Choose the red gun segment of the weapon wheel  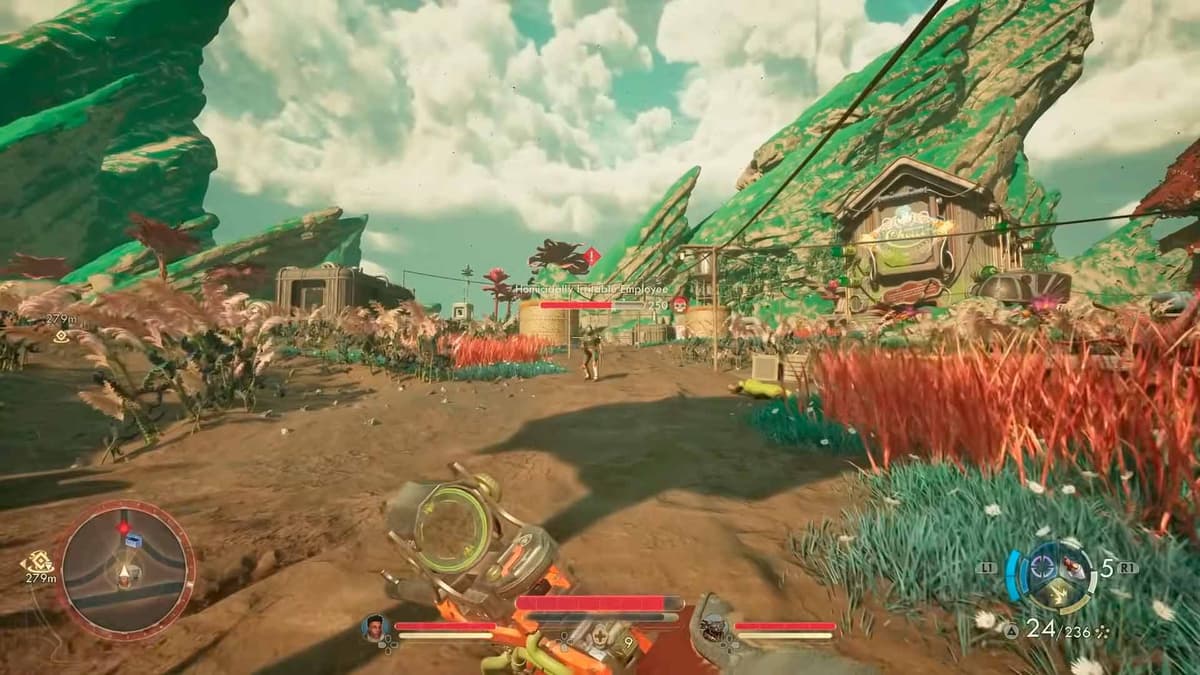click(1073, 568)
